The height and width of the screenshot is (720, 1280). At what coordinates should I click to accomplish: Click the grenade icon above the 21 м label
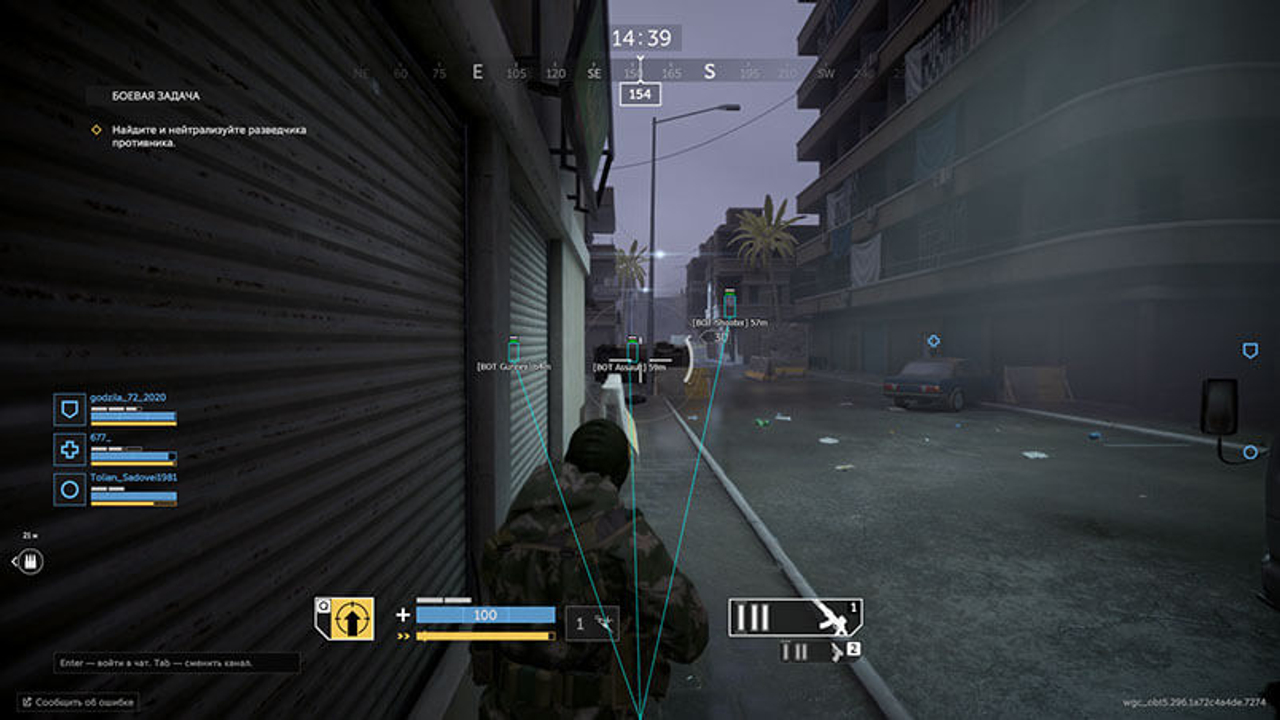tap(33, 560)
